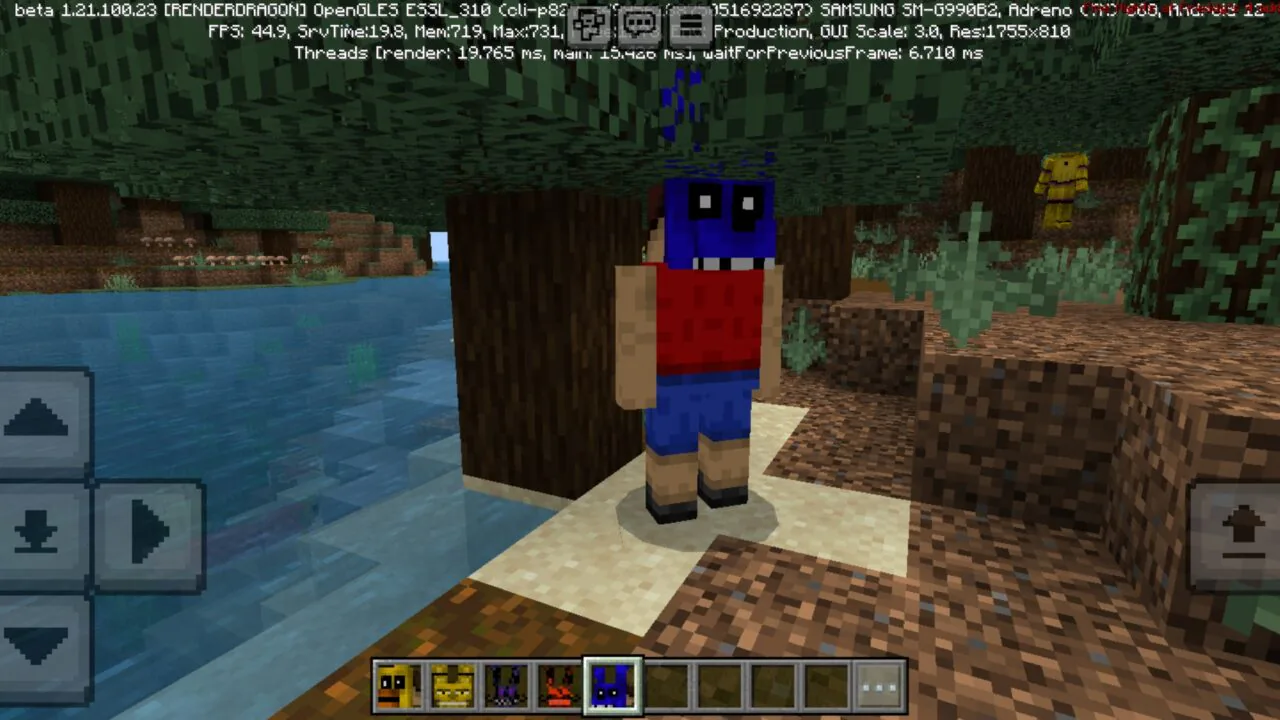Select the Golden Freddy spawn egg
1280x720 pixels.
[451, 684]
